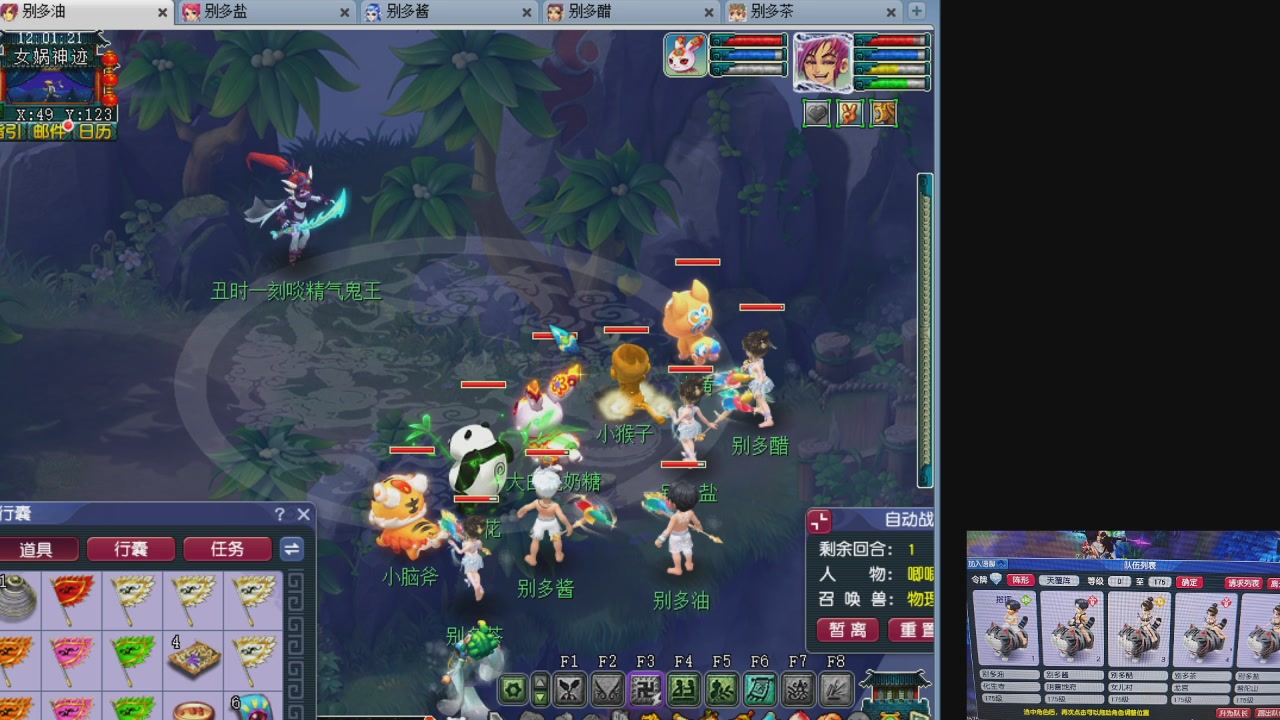Click the green gear icon beside the skill bar
Viewport: 1280px width, 720px height.
511,689
